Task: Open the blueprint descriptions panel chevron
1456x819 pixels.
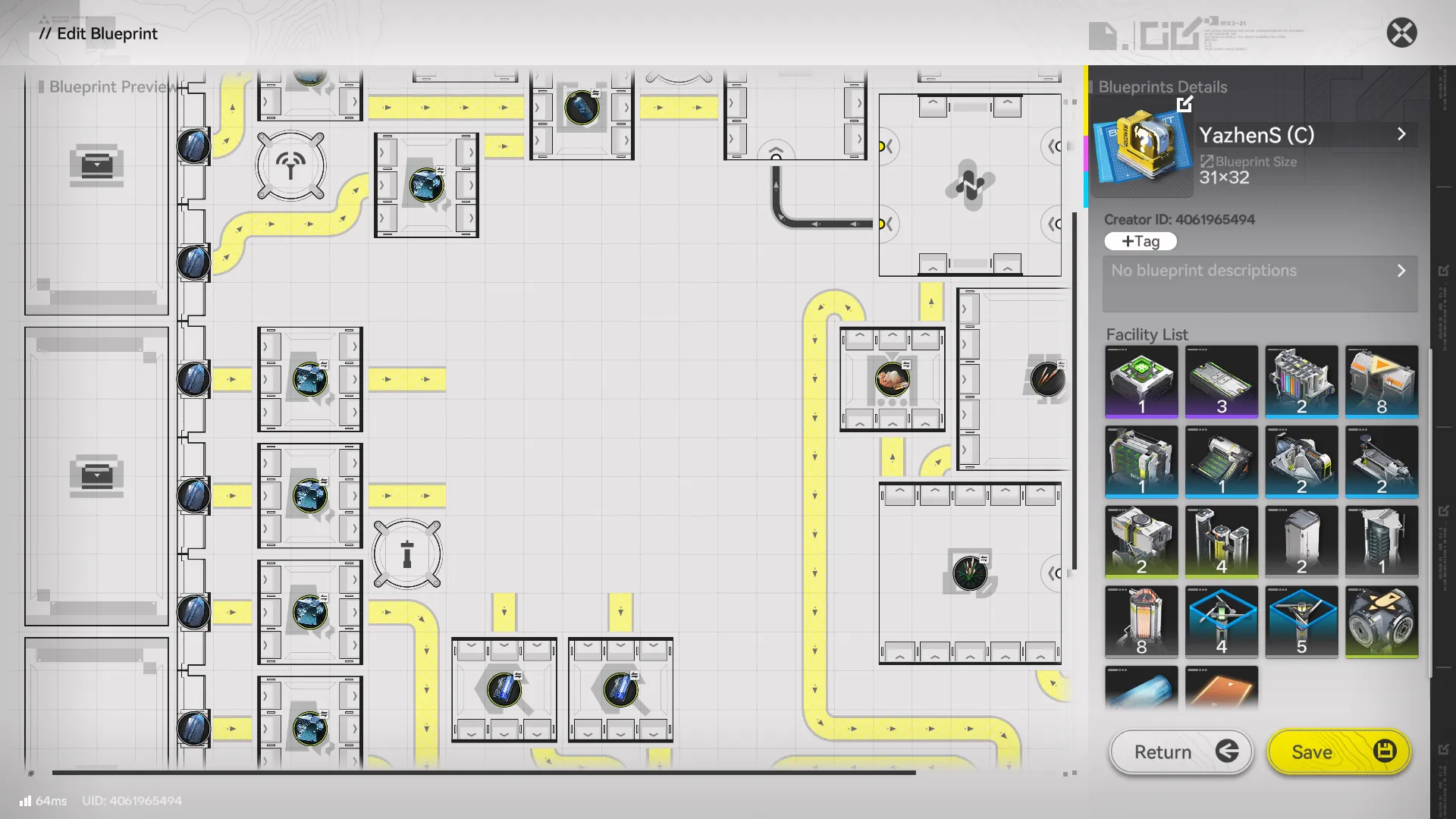Action: click(x=1402, y=270)
